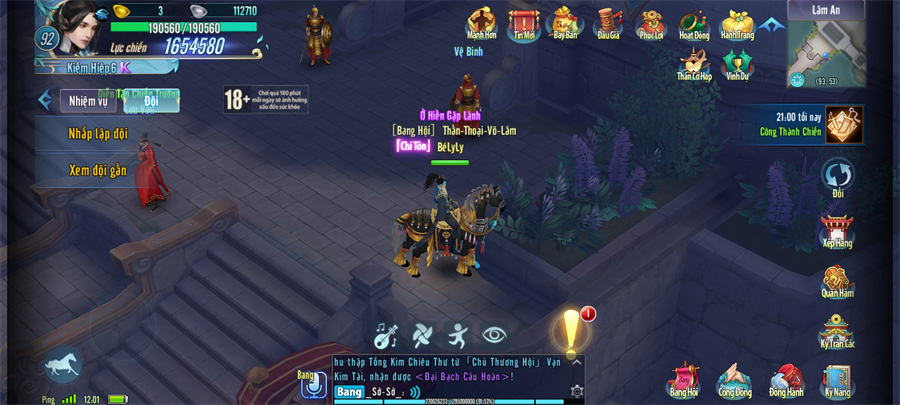Open the Đấu Giá auction icon

click(608, 22)
